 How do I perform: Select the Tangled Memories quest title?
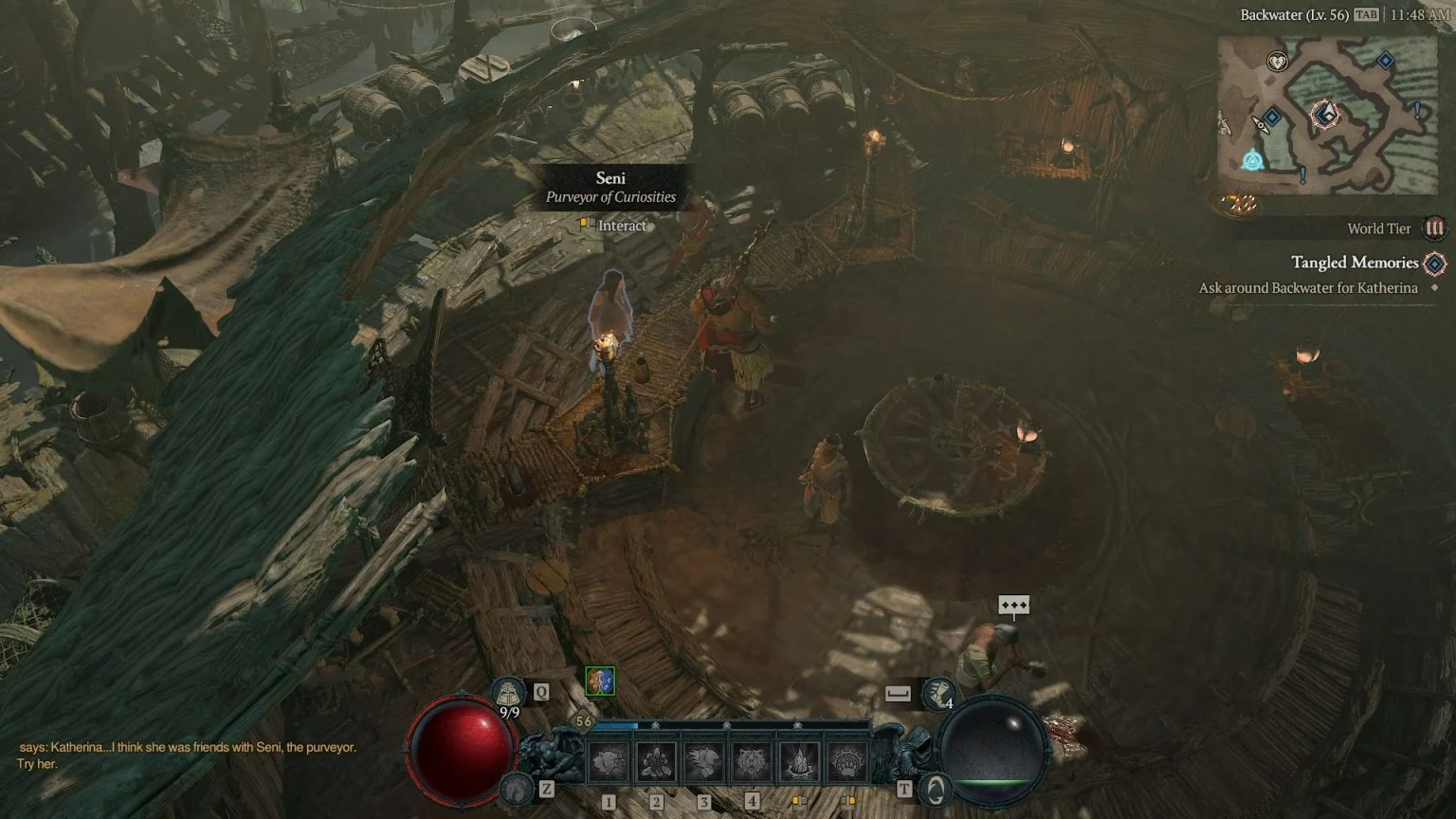coord(1356,263)
